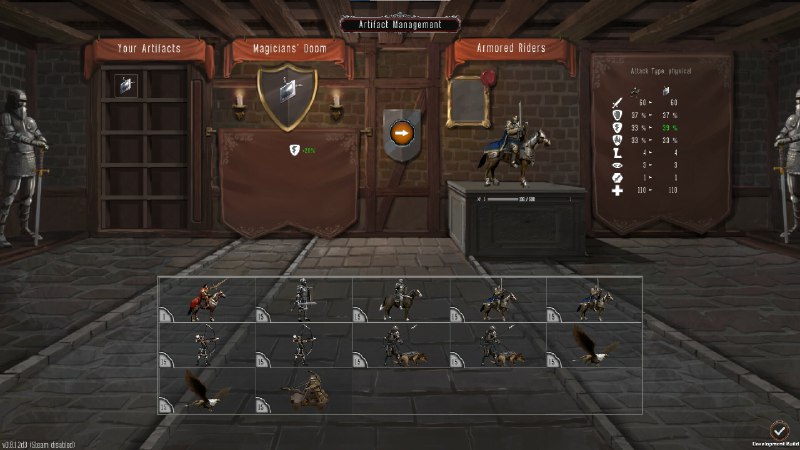Select the red-caped lancer cavalry unit
This screenshot has width=800, height=450.
(x=207, y=298)
